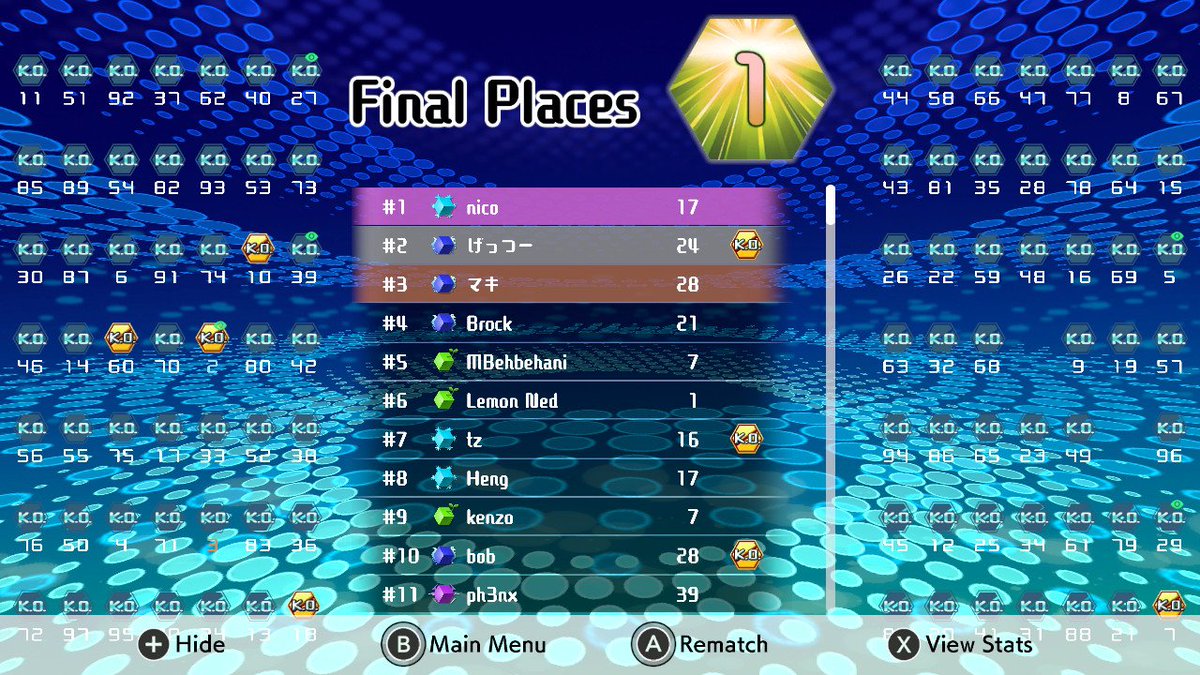Viewport: 1200px width, 675px height.
Task: Click the final places list scrollbar
Action: (x=830, y=400)
